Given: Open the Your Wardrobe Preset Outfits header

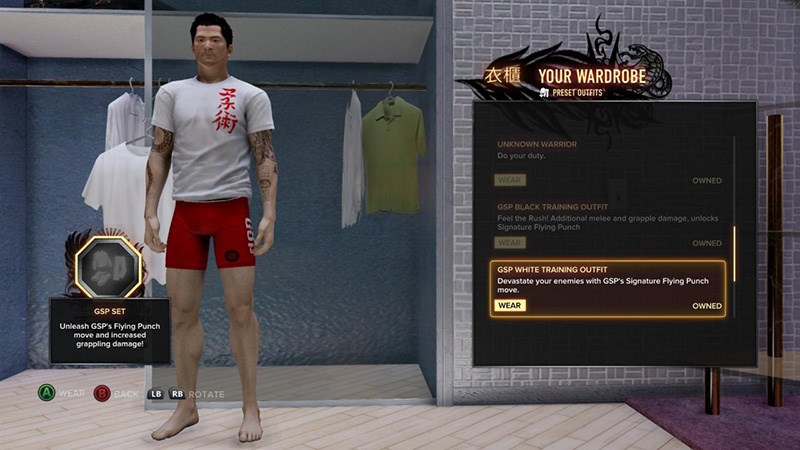Looking at the screenshot, I should (x=591, y=78).
